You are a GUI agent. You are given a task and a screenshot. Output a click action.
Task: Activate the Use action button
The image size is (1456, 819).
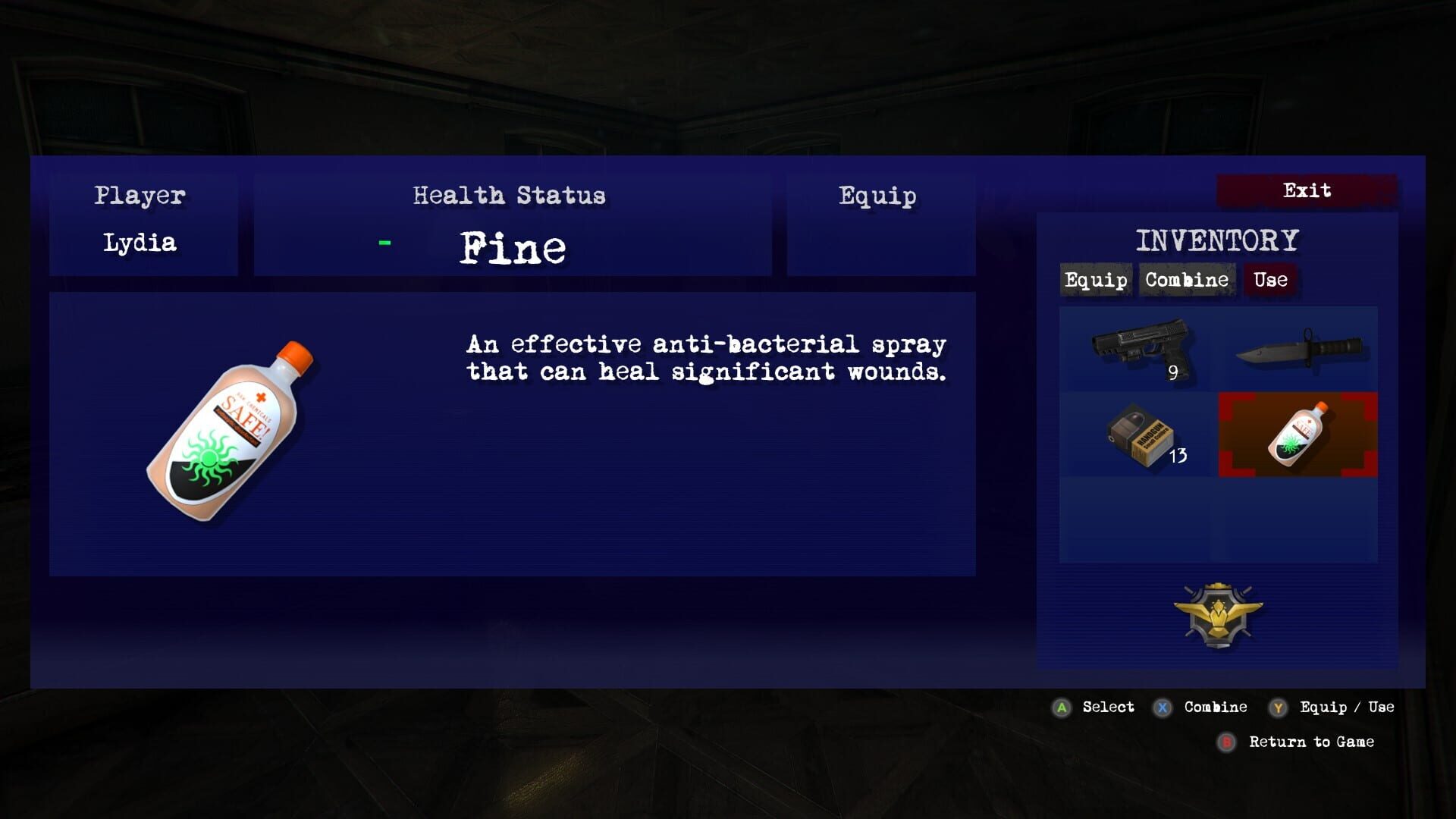point(1270,280)
